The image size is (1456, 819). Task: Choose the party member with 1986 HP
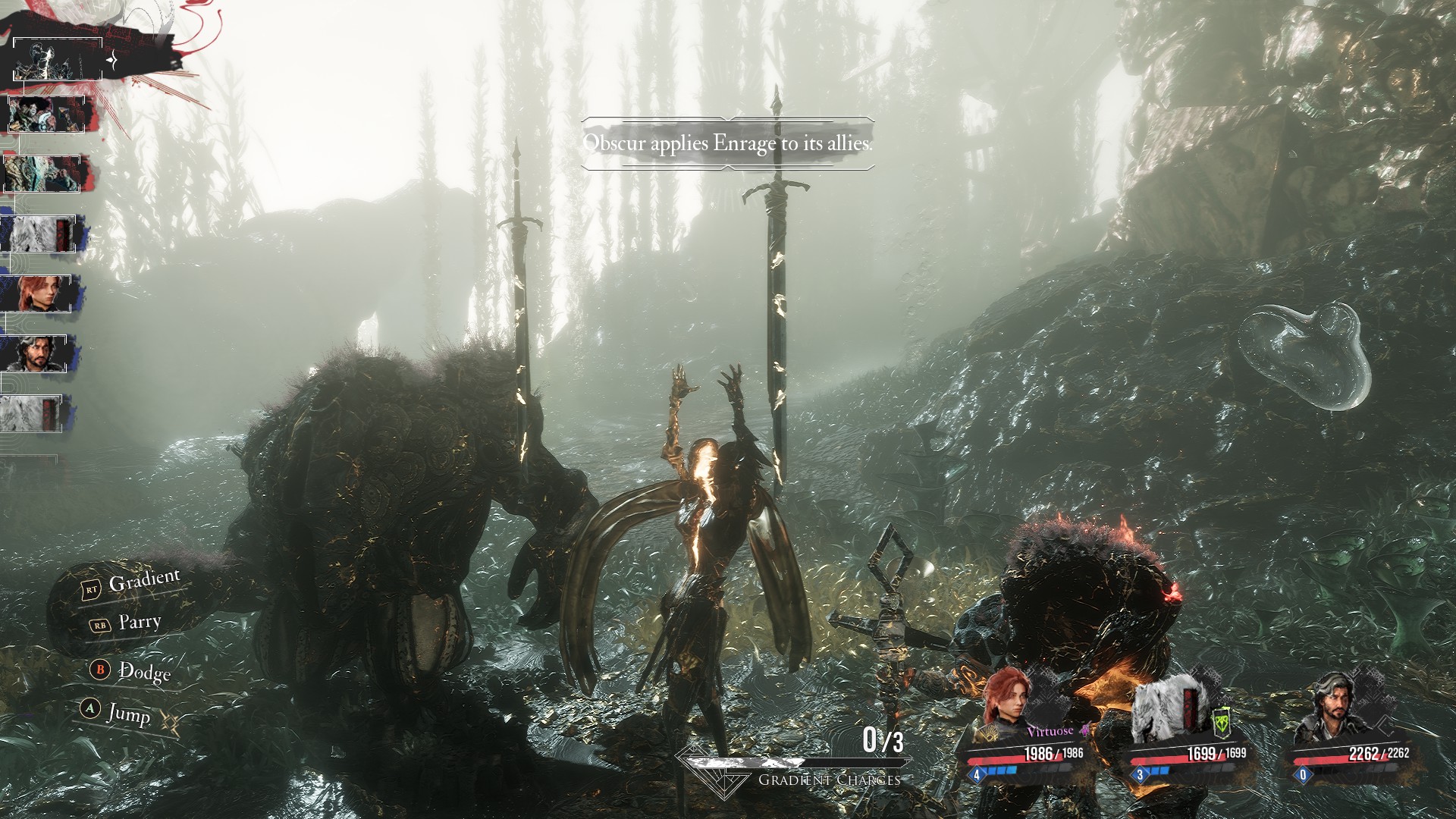point(1007,701)
